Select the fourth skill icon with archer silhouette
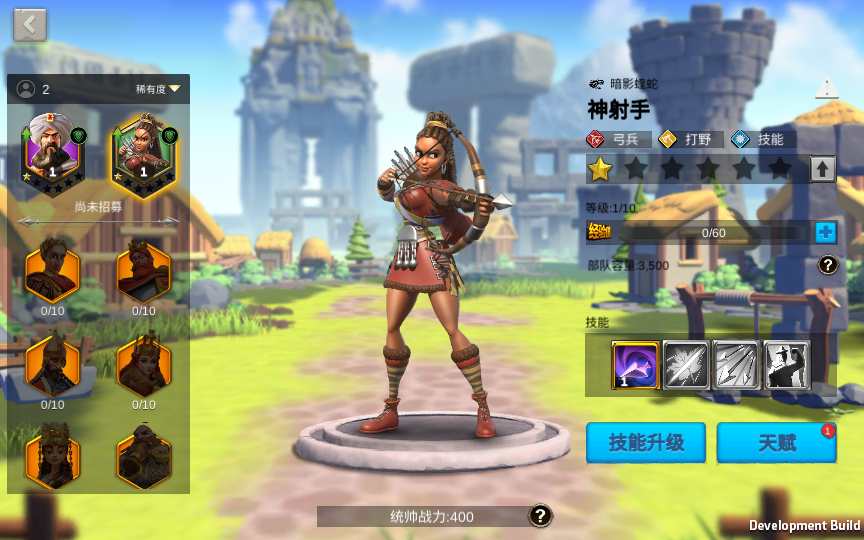The width and height of the screenshot is (864, 540). 787,365
